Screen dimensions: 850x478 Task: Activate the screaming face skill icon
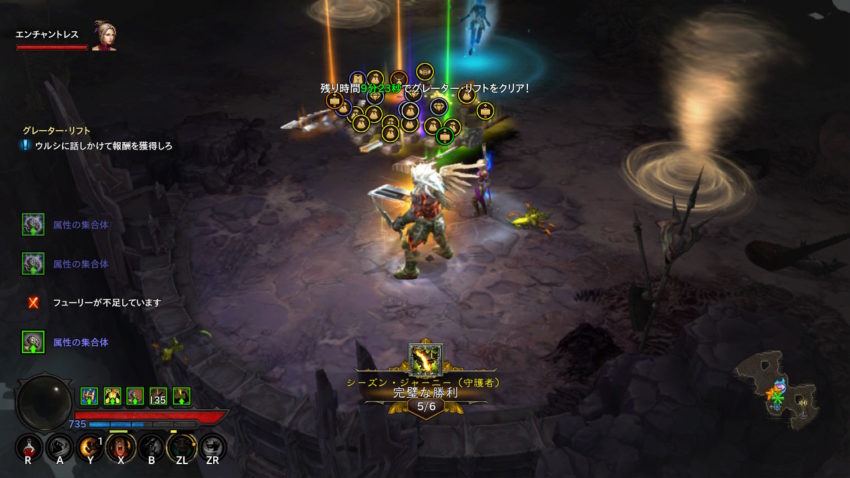(120, 448)
